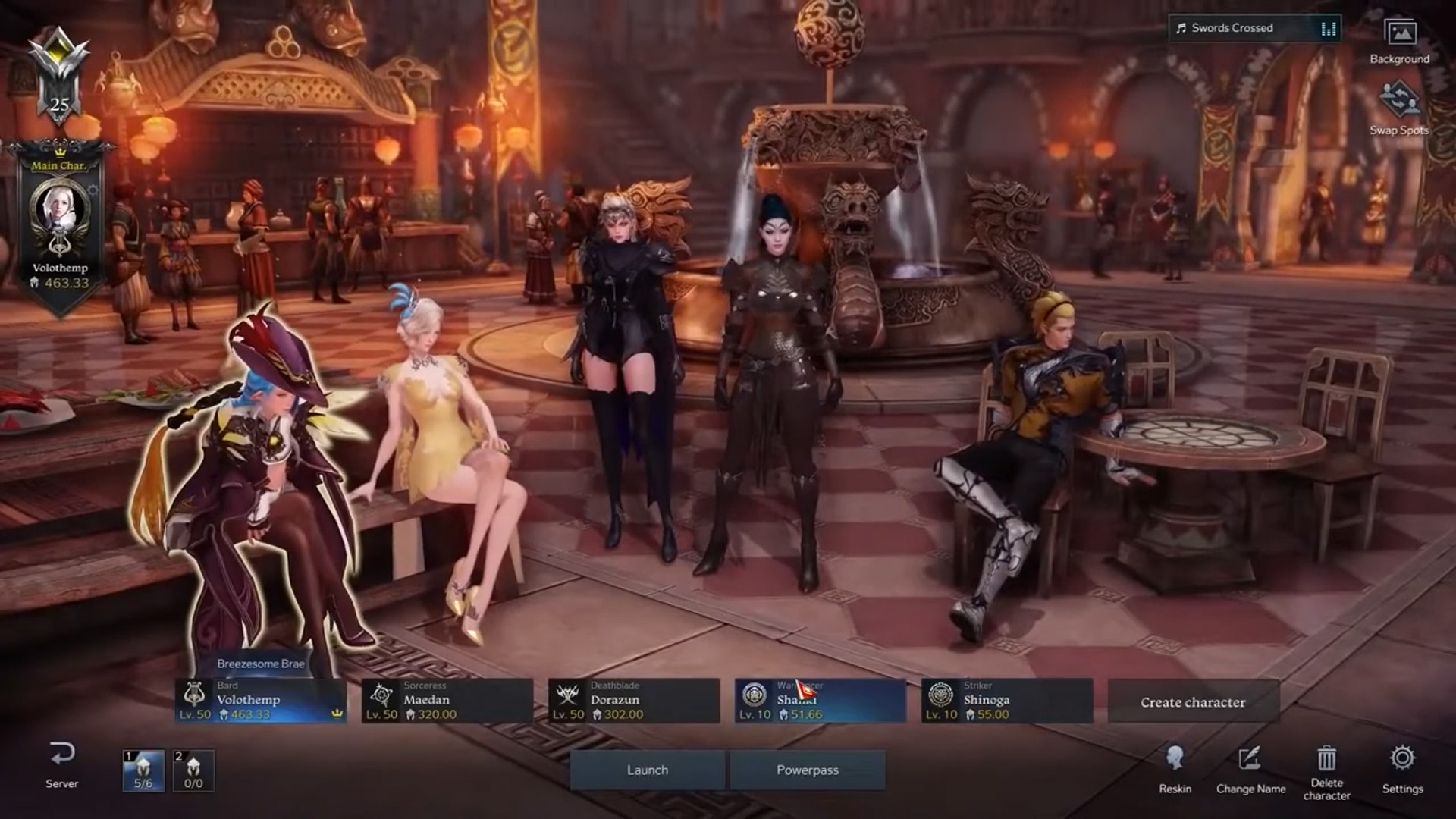Pick the Deathblade Dorazun character slot
This screenshot has width=1456, height=819.
pos(633,701)
